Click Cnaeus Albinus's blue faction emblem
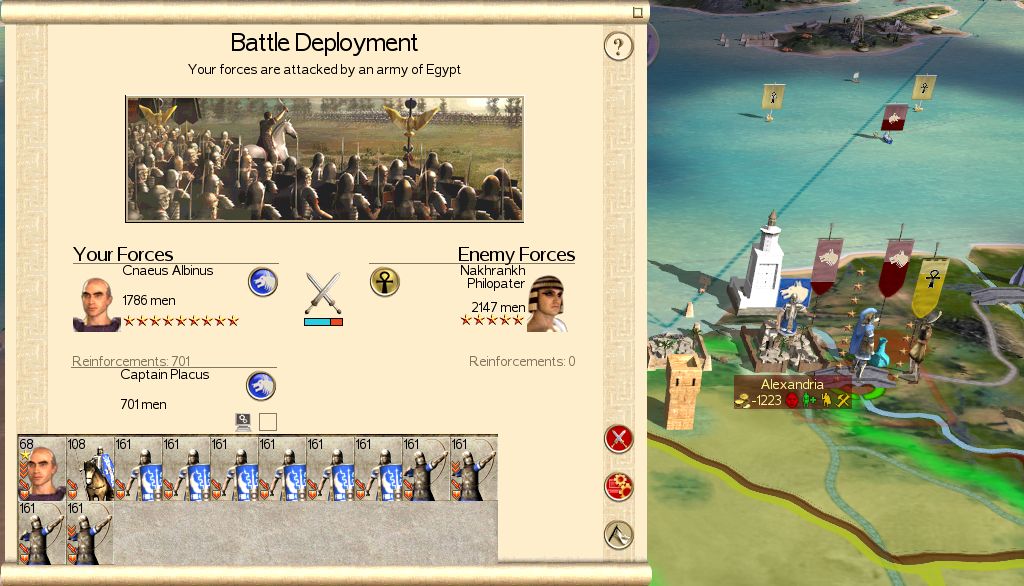 pyautogui.click(x=262, y=282)
